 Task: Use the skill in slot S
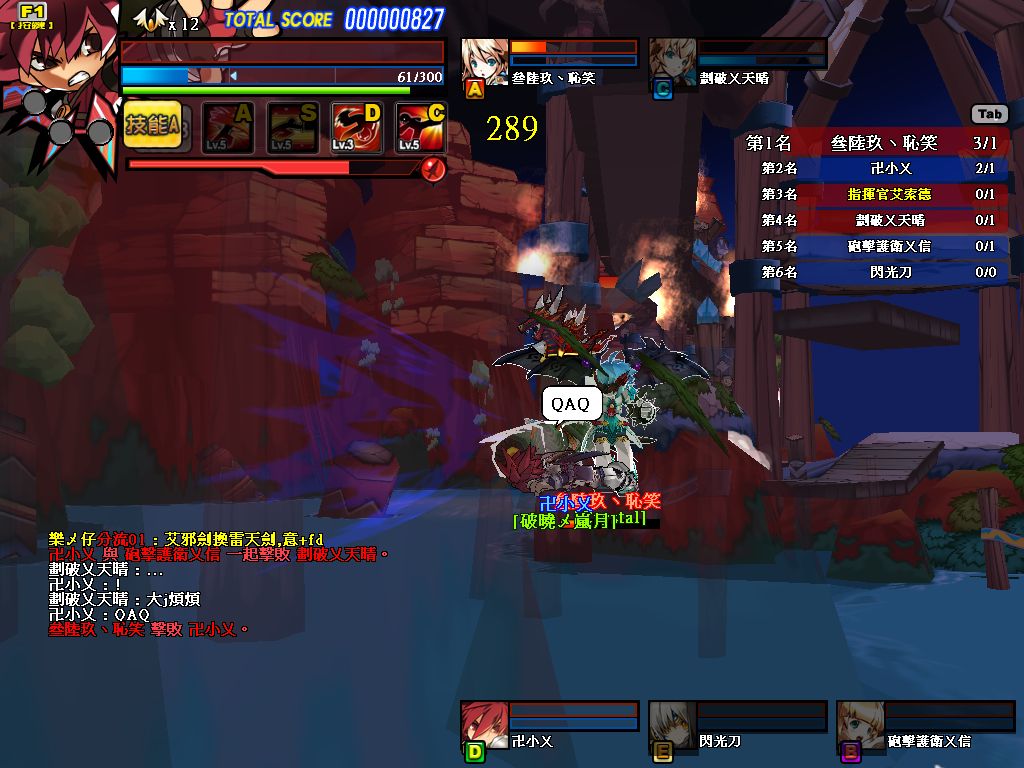click(293, 128)
